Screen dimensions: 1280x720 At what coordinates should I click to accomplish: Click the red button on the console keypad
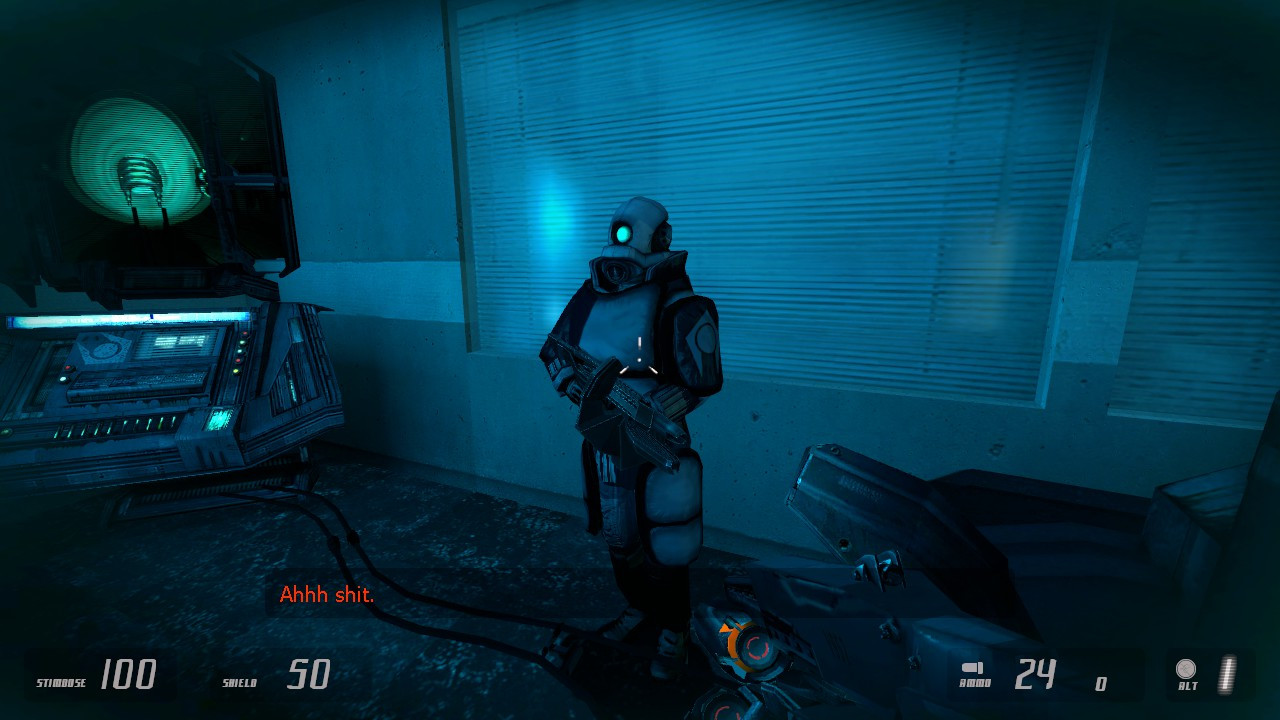(x=67, y=367)
